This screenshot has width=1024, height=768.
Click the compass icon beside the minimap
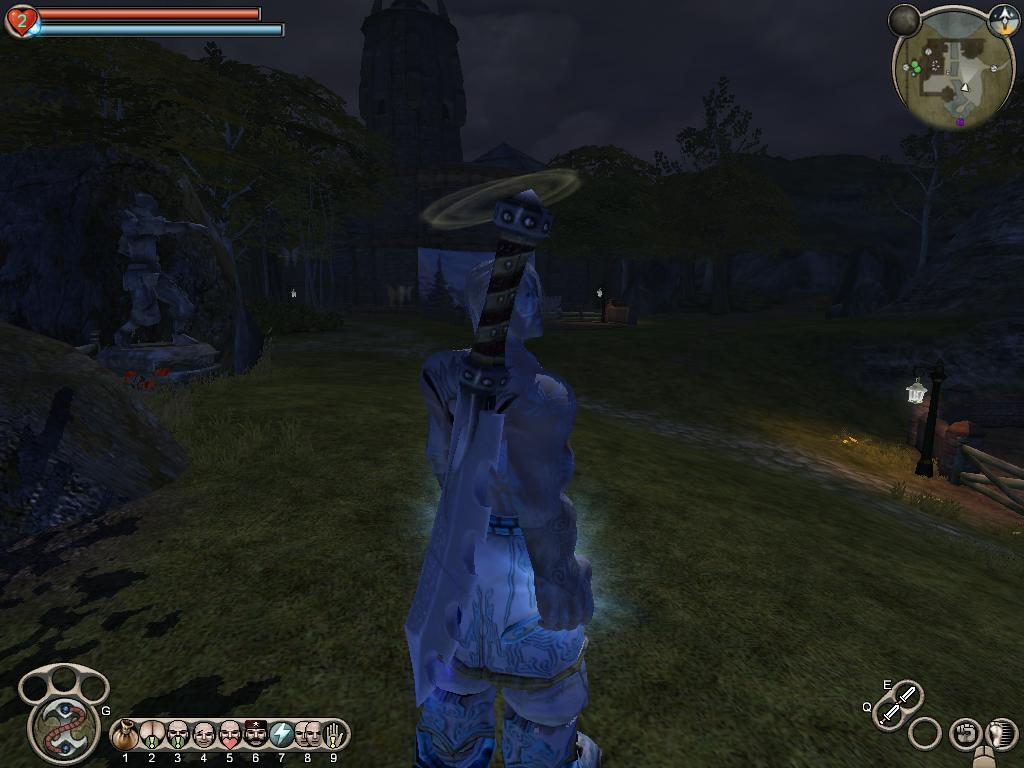(1003, 19)
